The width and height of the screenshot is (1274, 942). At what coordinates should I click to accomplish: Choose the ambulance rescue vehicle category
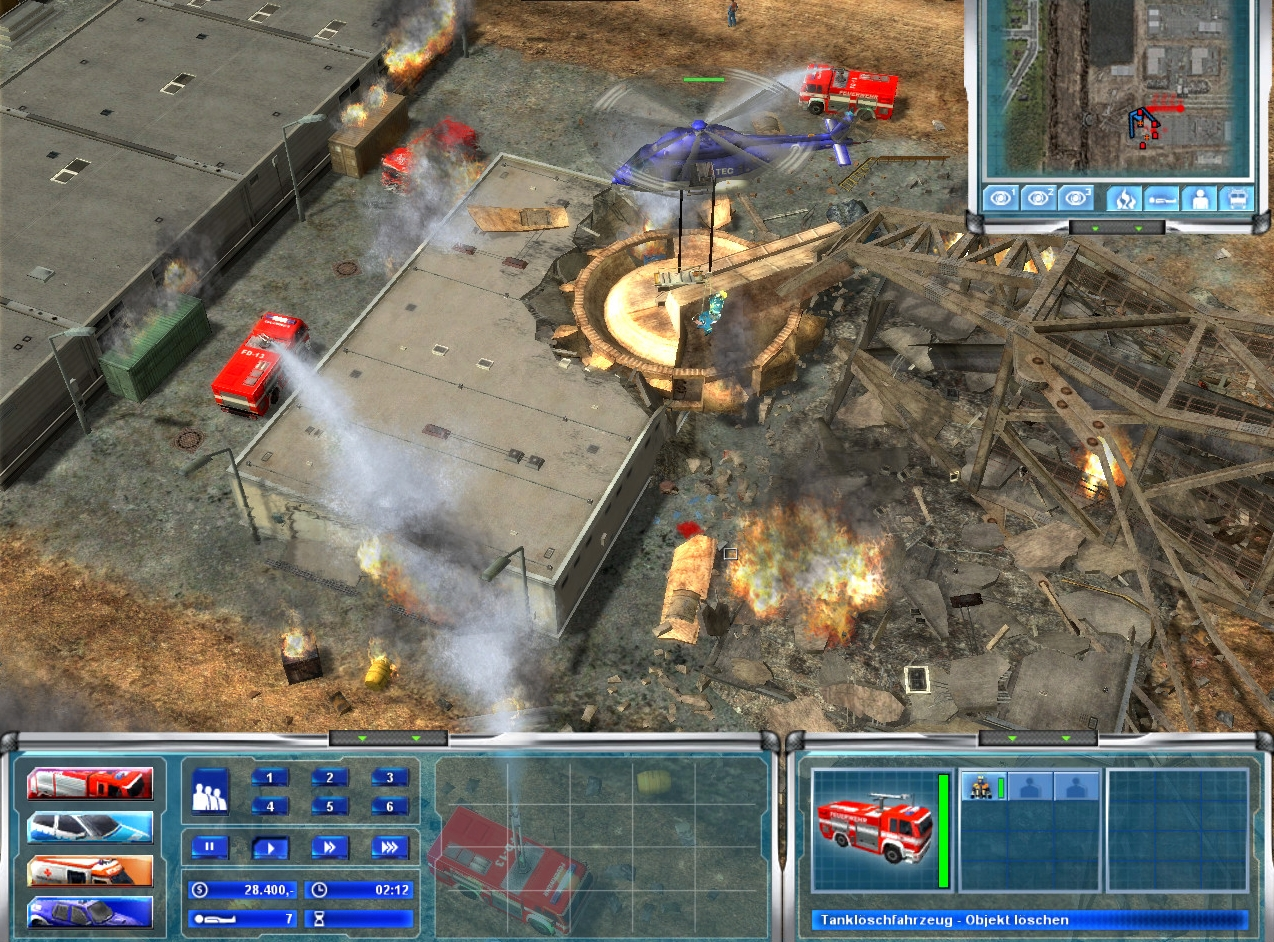point(90,870)
